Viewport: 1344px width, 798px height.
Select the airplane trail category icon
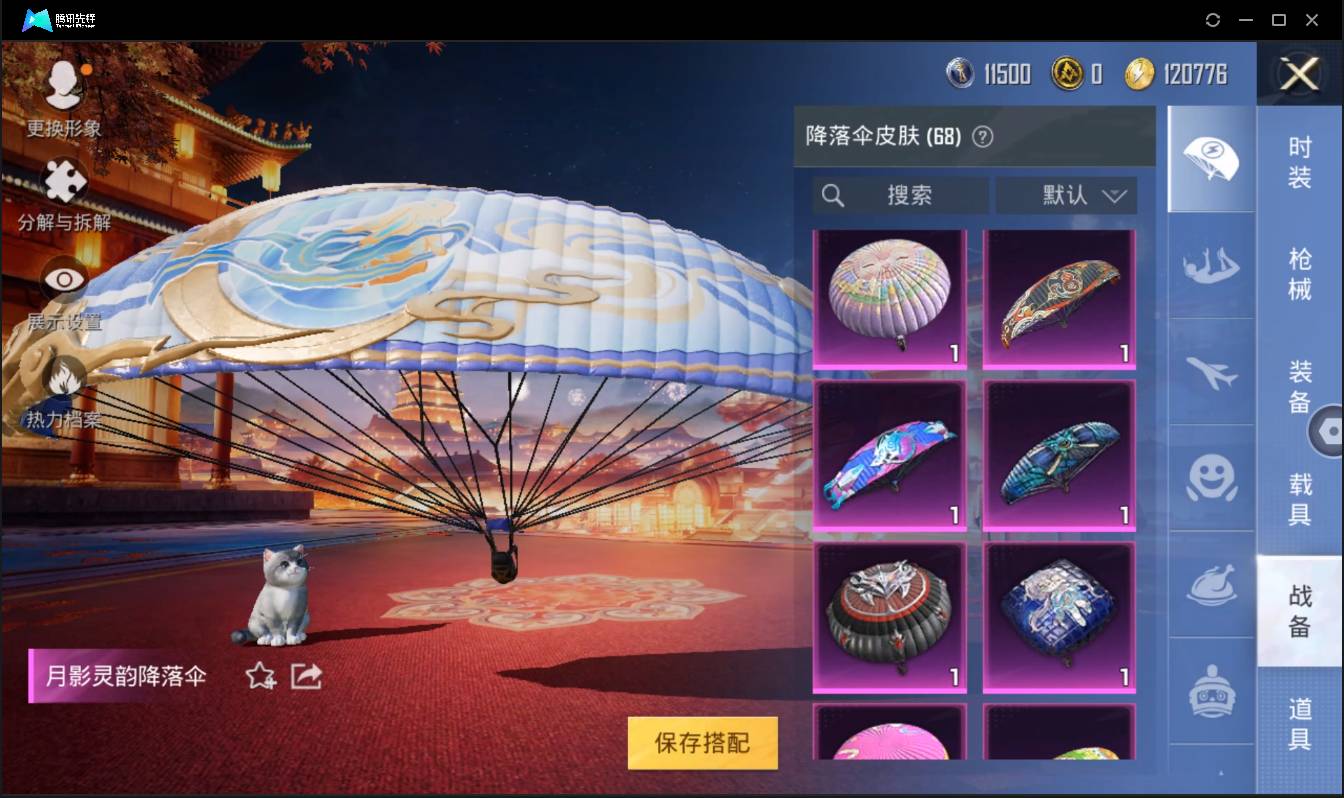tap(1210, 375)
